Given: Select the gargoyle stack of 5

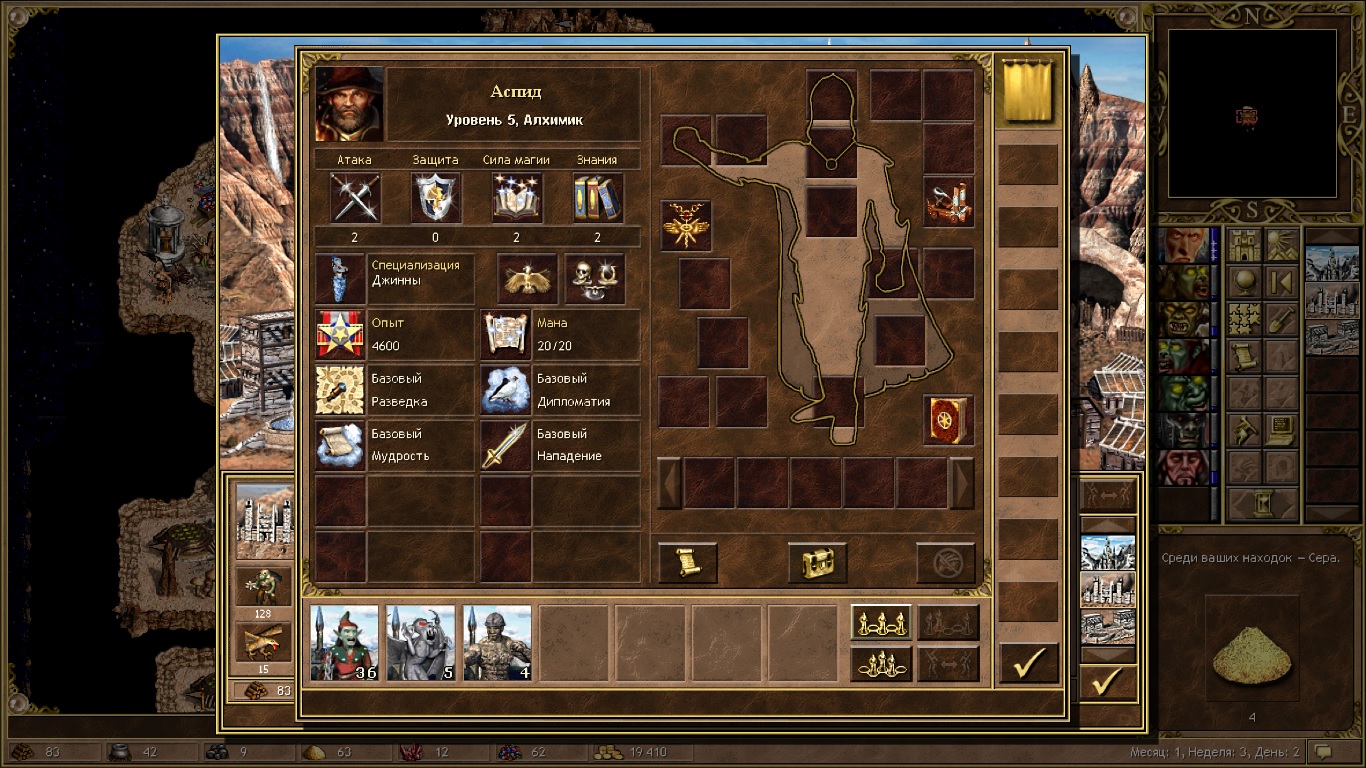Looking at the screenshot, I should pyautogui.click(x=421, y=642).
